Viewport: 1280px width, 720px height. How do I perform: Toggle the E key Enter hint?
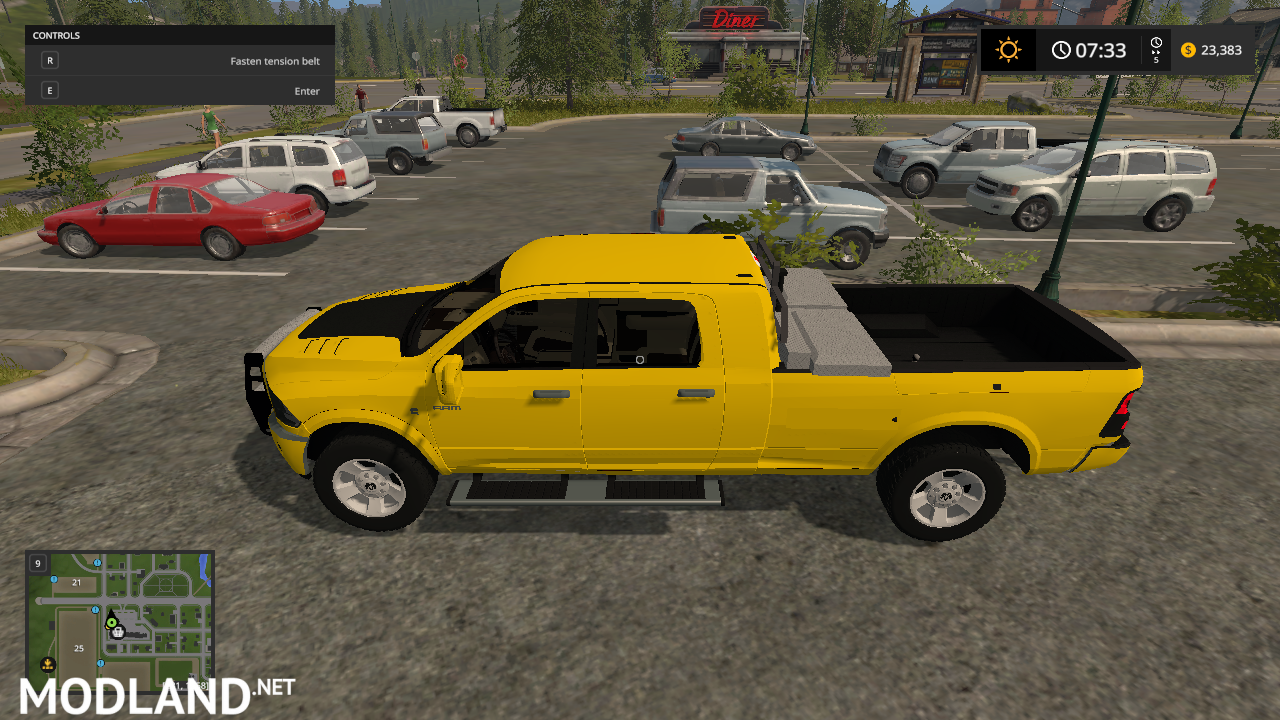[x=48, y=90]
